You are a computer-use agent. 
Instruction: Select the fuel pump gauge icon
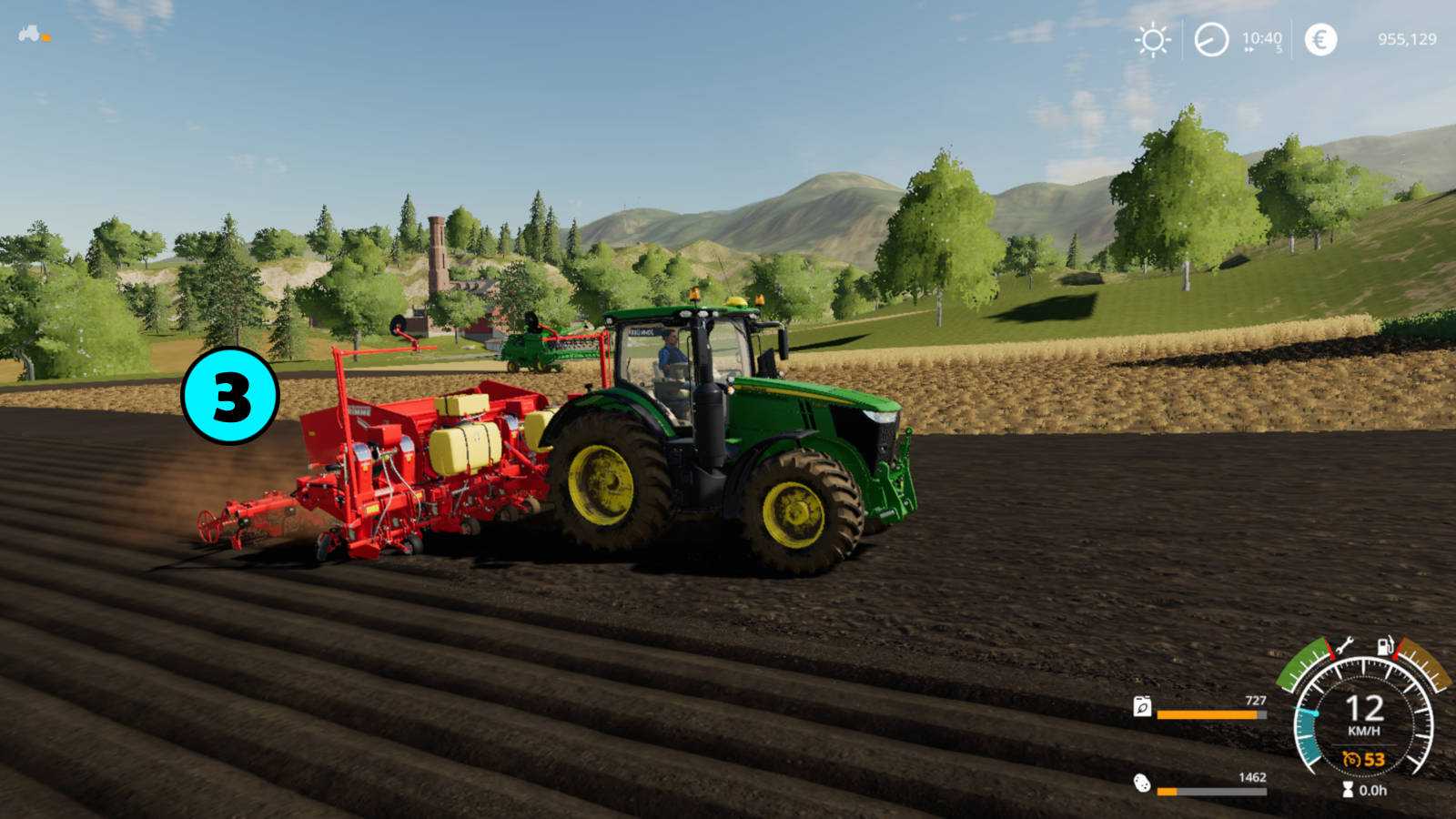[1385, 646]
